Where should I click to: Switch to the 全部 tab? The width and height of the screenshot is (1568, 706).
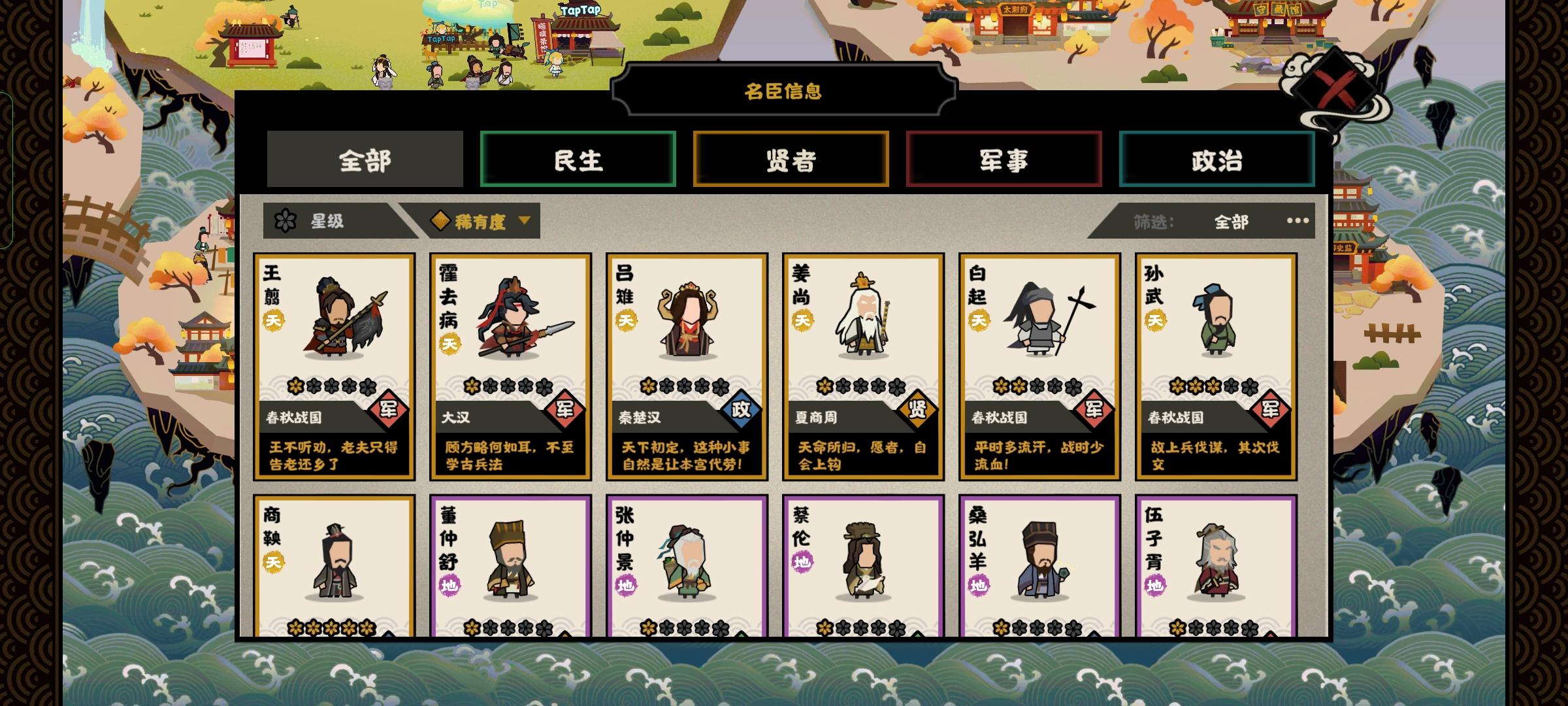(x=364, y=159)
